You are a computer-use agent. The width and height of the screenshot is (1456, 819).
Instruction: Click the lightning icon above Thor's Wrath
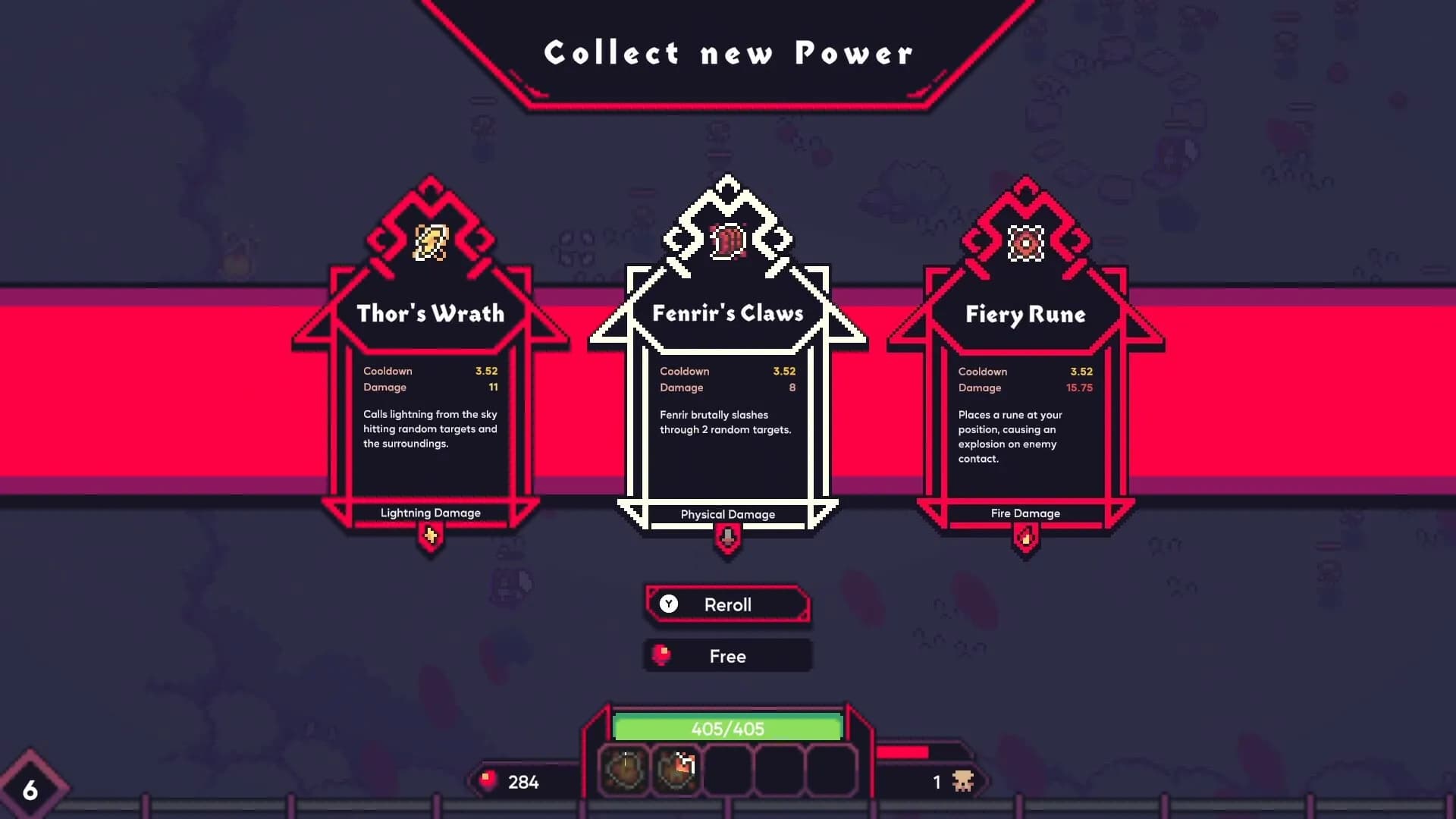click(429, 241)
